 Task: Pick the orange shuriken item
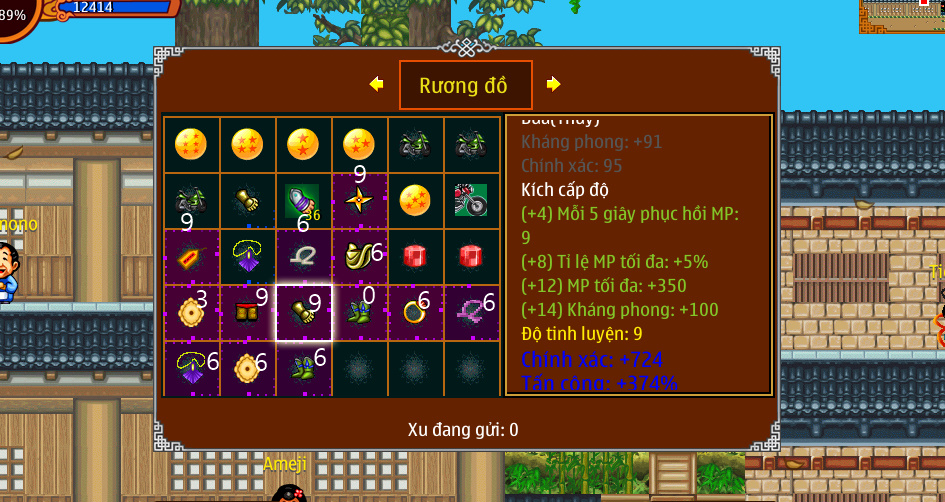coord(359,200)
